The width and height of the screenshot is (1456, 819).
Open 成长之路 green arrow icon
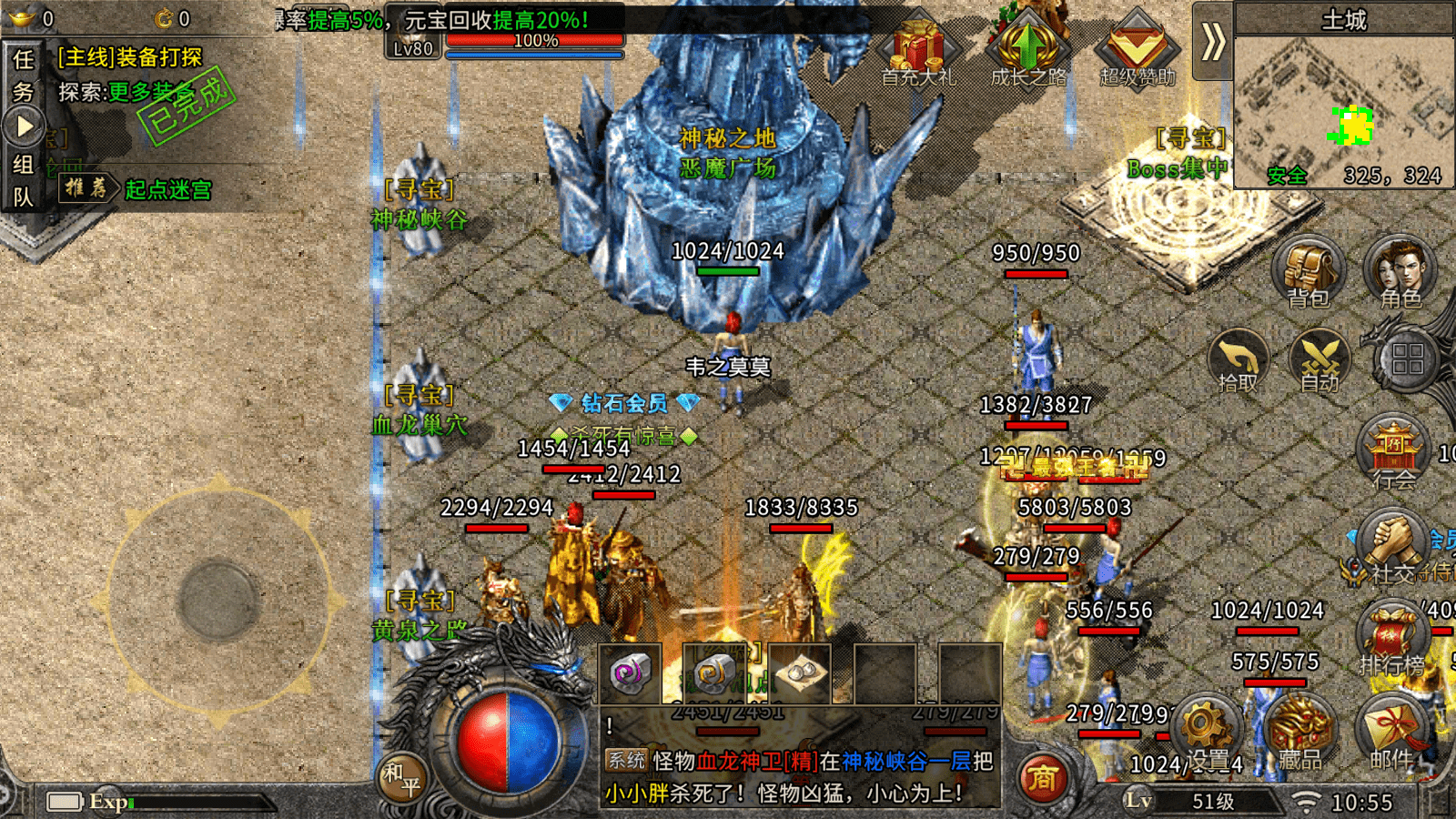pos(1028,51)
